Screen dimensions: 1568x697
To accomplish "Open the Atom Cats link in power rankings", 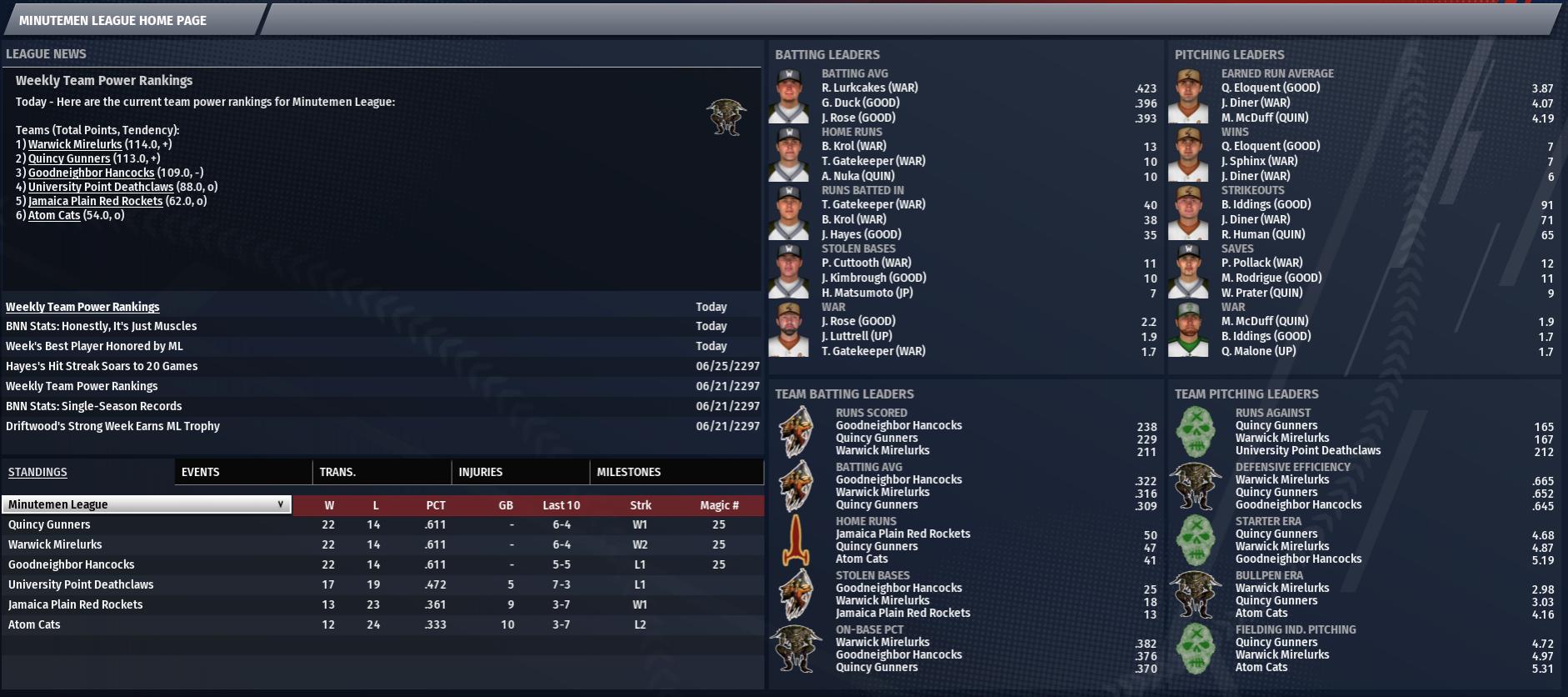I will pos(54,215).
